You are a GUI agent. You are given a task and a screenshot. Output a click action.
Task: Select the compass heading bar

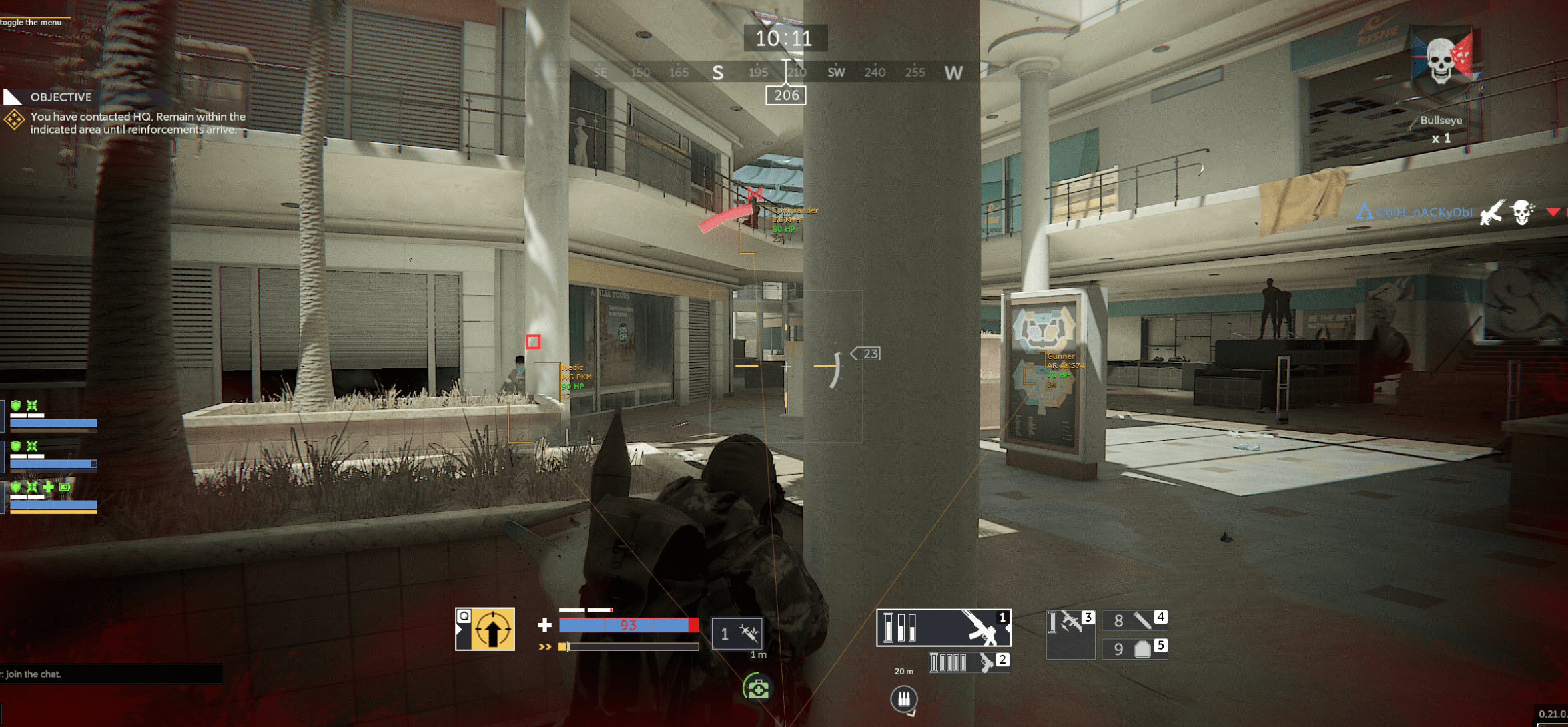[x=786, y=72]
